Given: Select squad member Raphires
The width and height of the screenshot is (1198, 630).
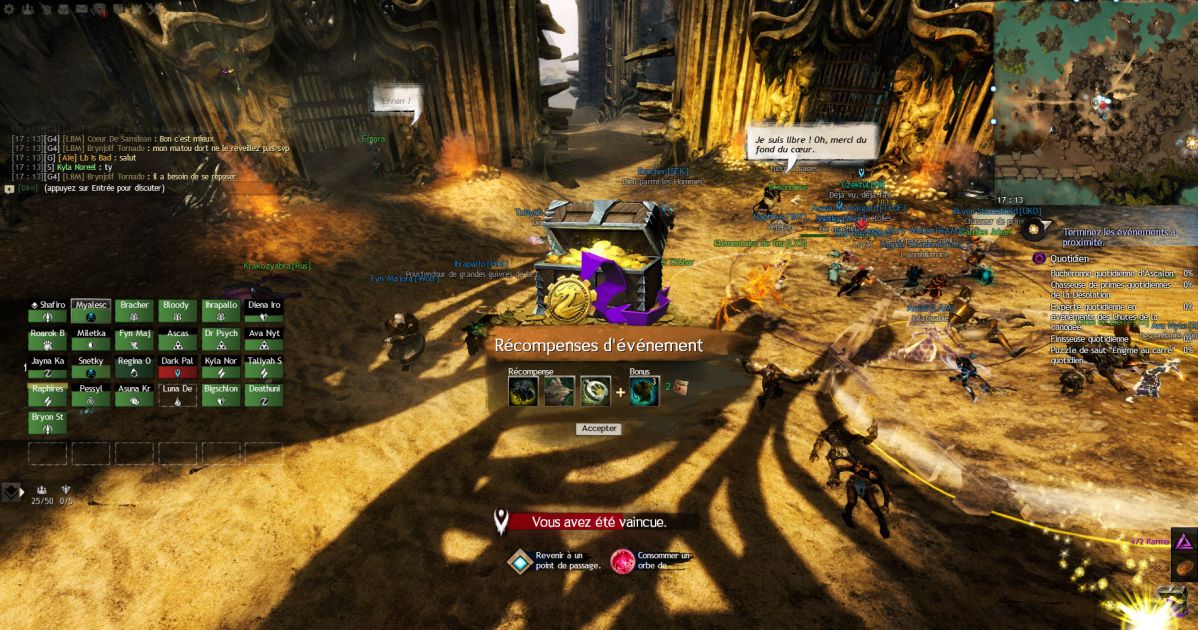Looking at the screenshot, I should [48, 394].
